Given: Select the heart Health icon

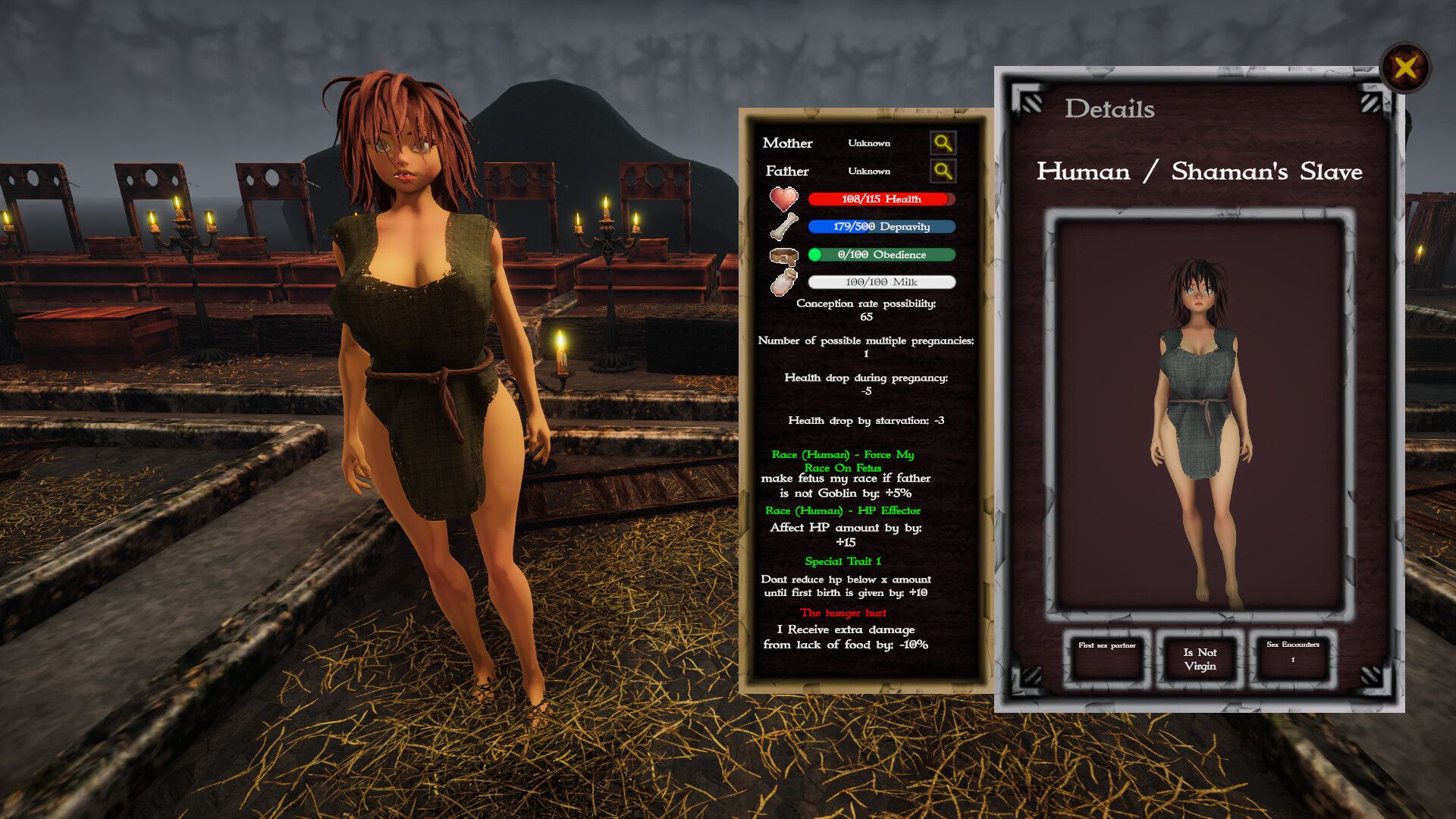Looking at the screenshot, I should click(783, 199).
